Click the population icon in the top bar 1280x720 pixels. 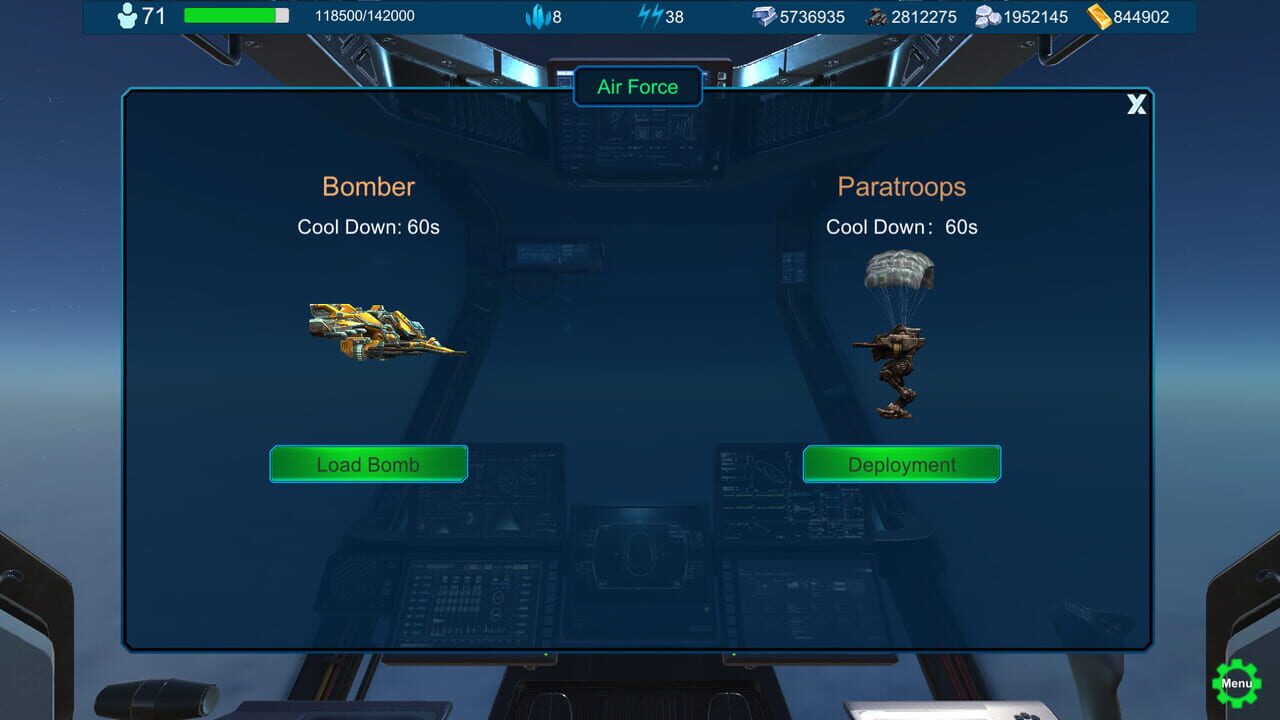point(125,16)
